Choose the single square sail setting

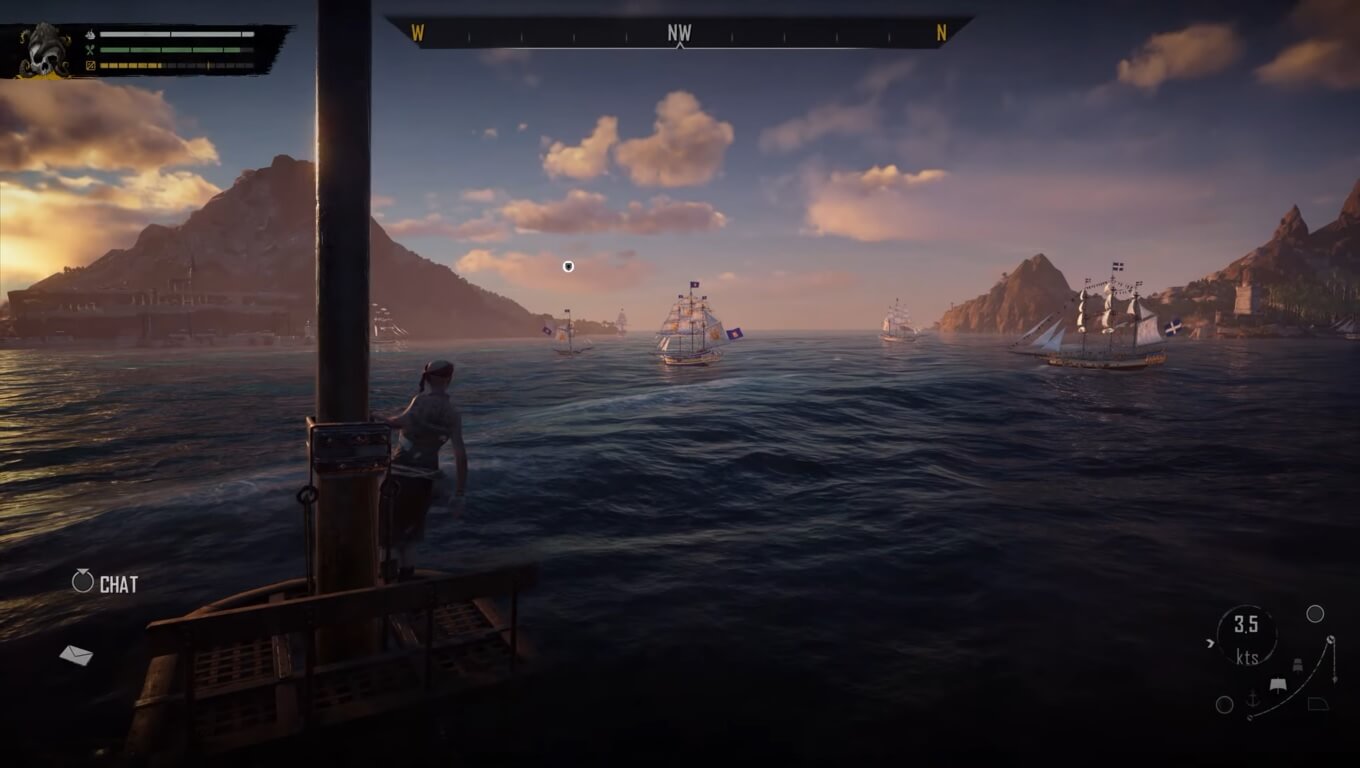(x=1277, y=685)
